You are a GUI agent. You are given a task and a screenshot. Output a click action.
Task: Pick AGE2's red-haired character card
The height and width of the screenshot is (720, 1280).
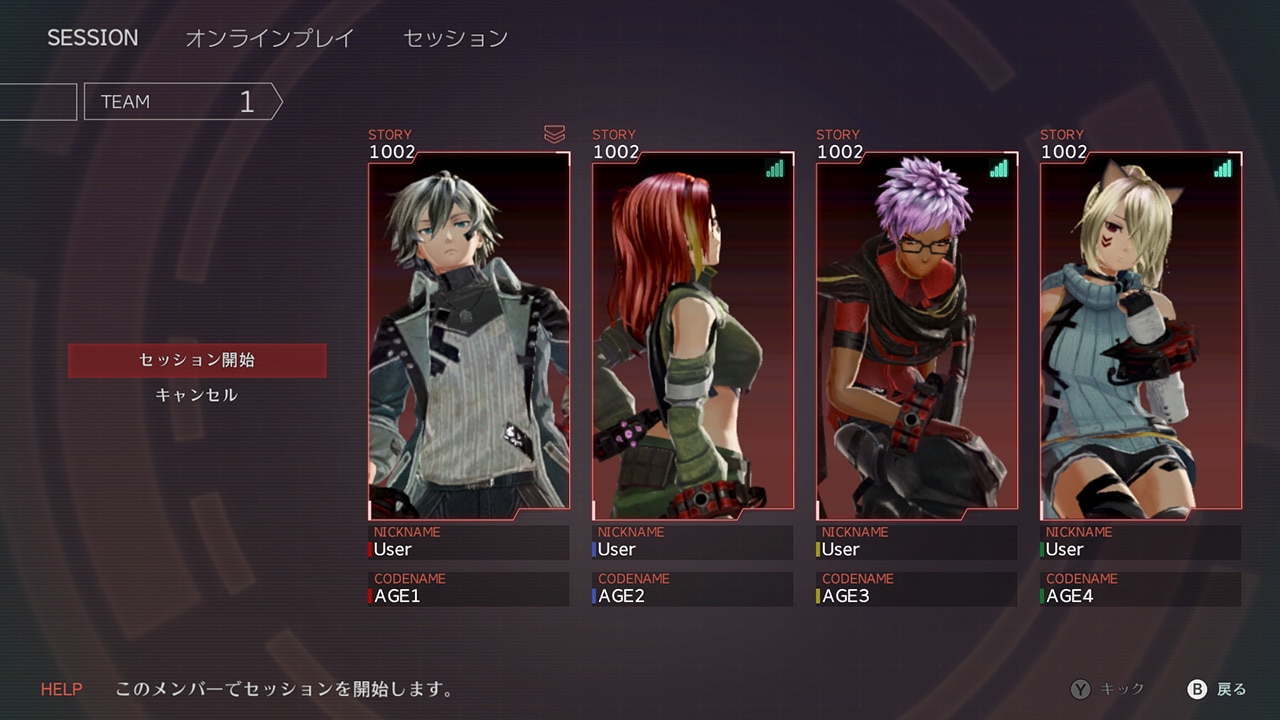[x=693, y=335]
